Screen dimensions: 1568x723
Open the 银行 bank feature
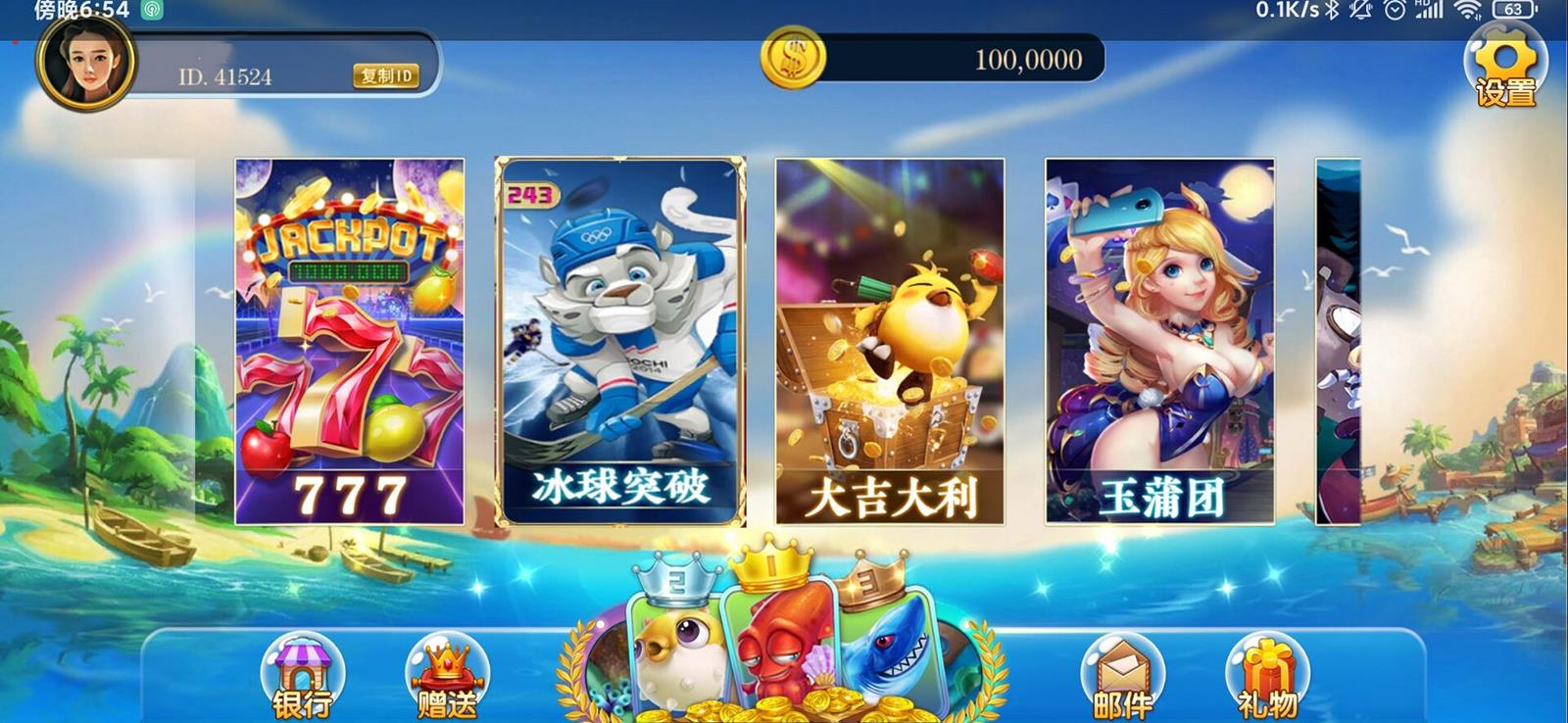(305, 676)
